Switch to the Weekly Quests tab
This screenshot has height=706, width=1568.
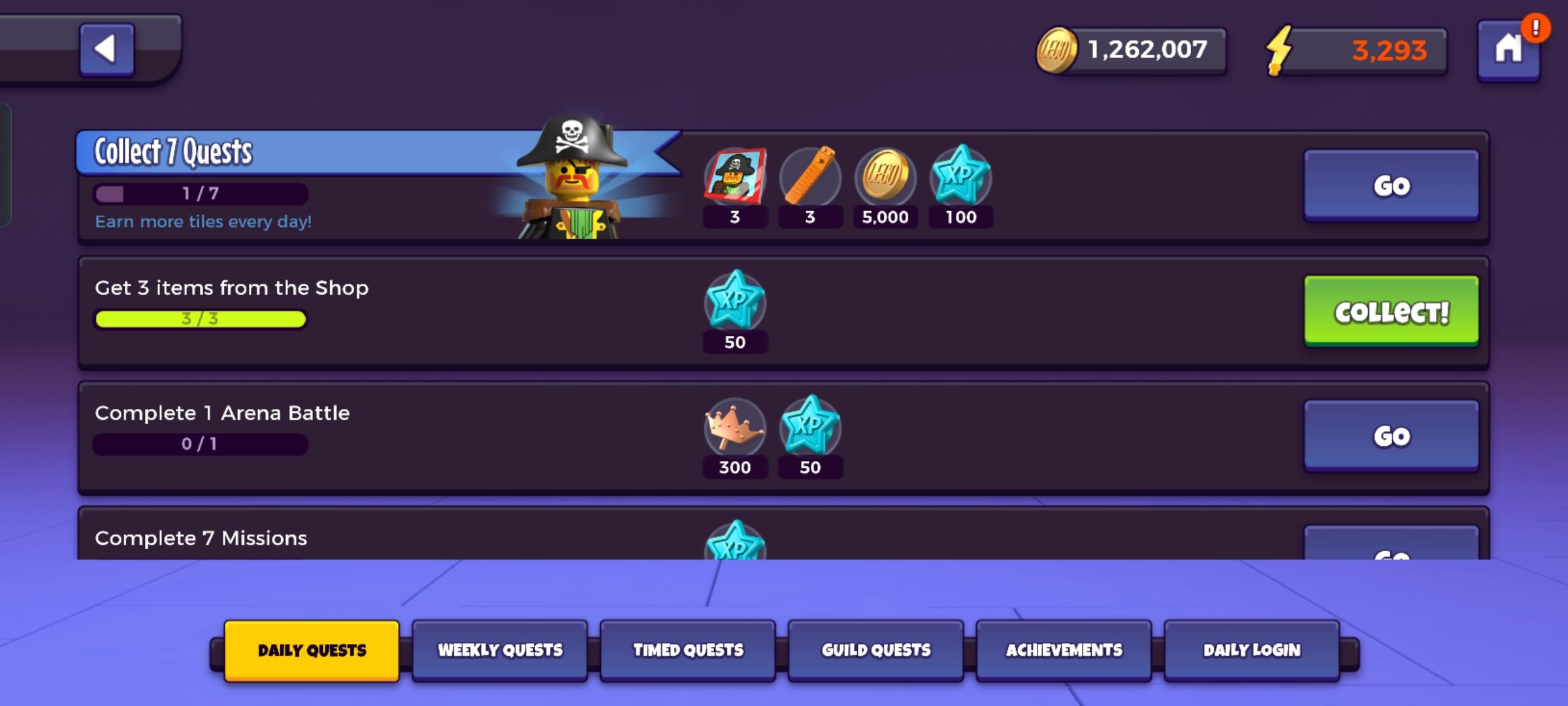coord(500,650)
